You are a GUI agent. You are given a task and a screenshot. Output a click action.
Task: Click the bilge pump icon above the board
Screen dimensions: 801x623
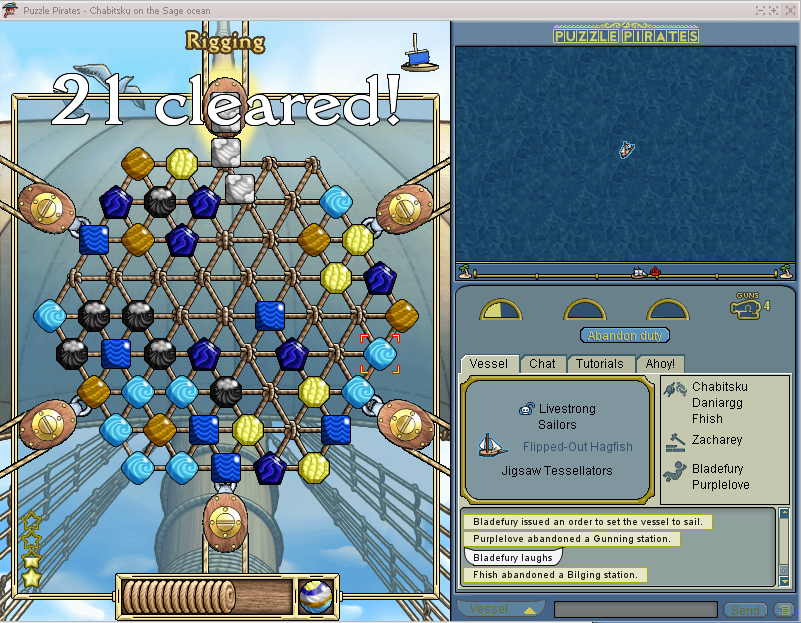pos(420,52)
